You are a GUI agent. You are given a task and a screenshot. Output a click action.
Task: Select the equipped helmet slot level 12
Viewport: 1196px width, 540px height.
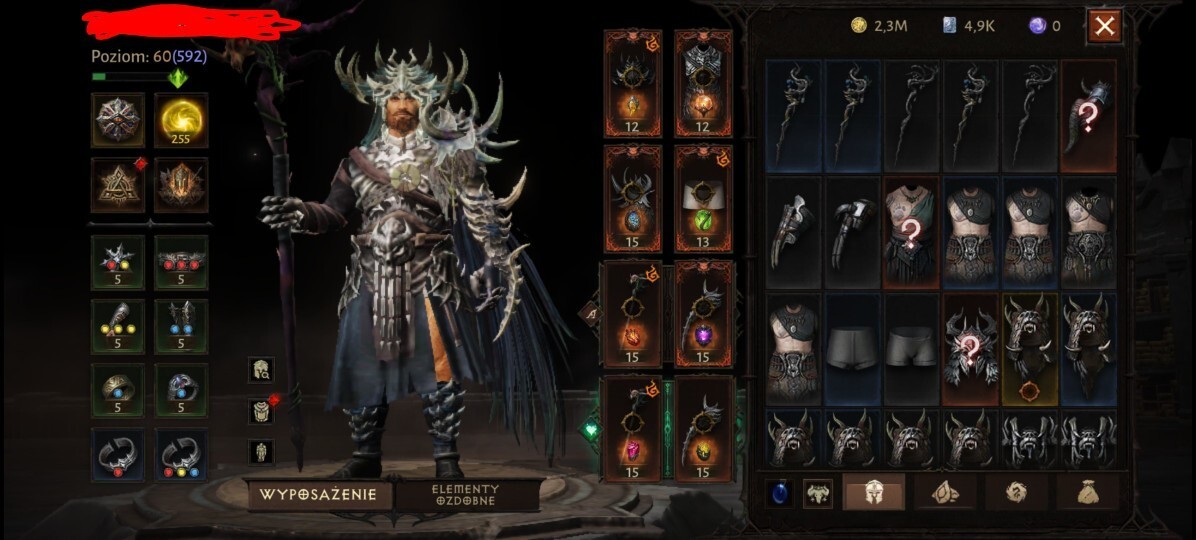point(632,83)
